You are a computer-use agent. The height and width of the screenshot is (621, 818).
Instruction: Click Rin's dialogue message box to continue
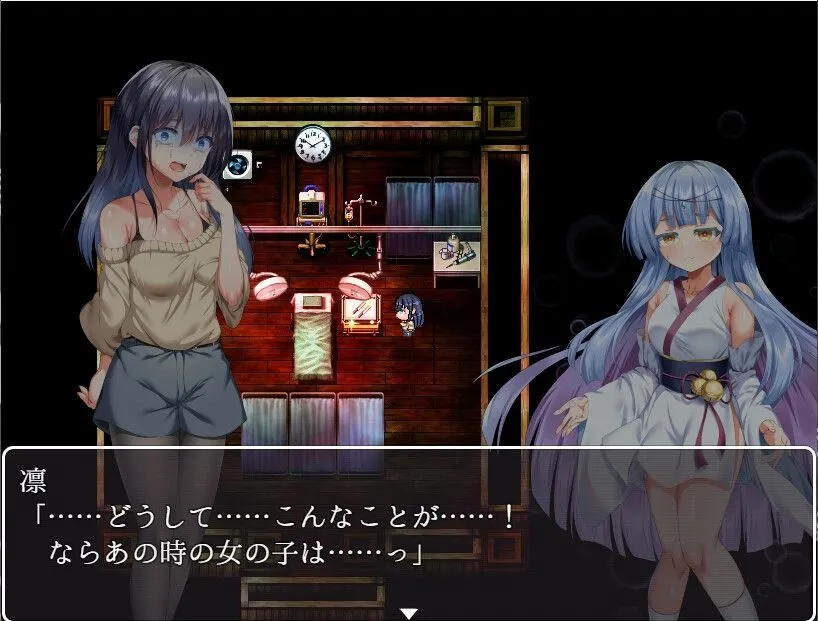pyautogui.click(x=408, y=528)
